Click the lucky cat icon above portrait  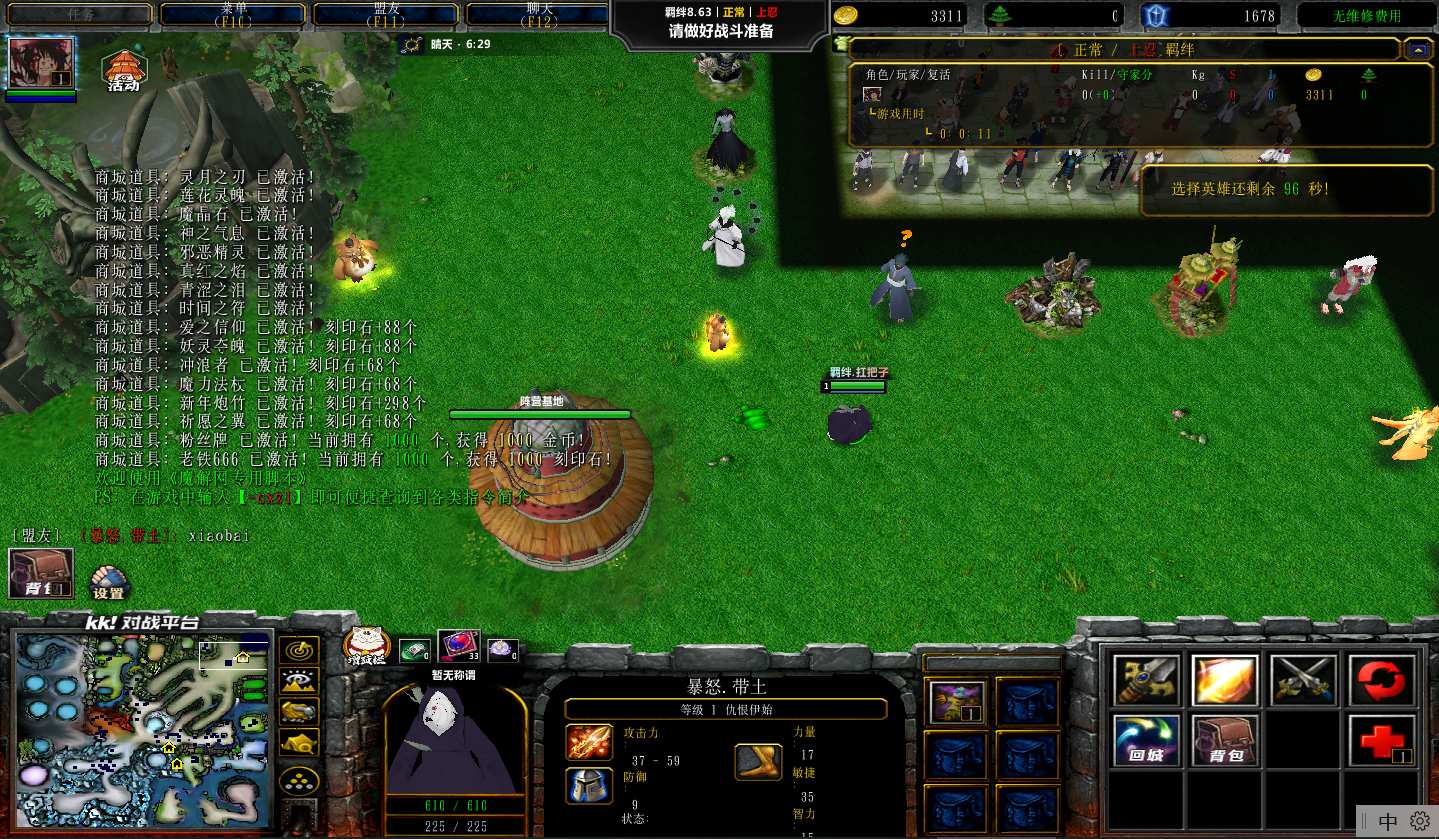pyautogui.click(x=367, y=646)
